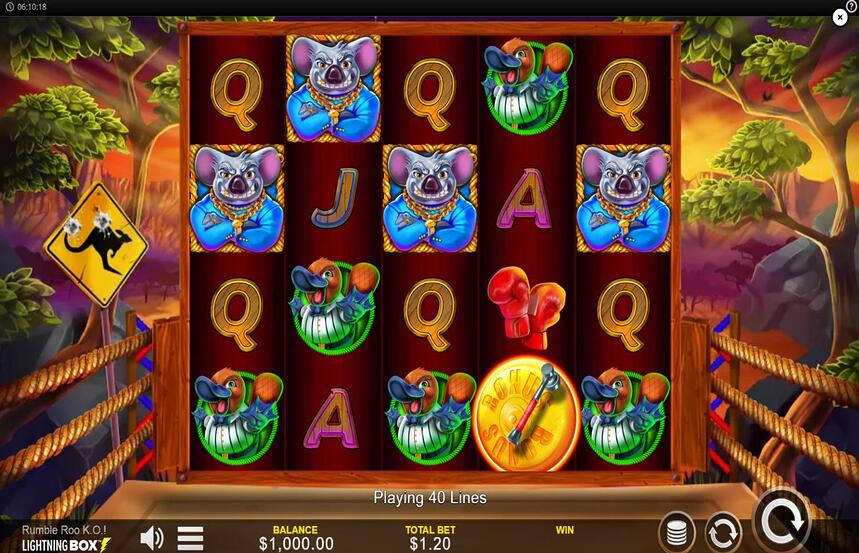The height and width of the screenshot is (553, 859).
Task: Toggle game sound with the speaker icon
Action: coord(152,538)
